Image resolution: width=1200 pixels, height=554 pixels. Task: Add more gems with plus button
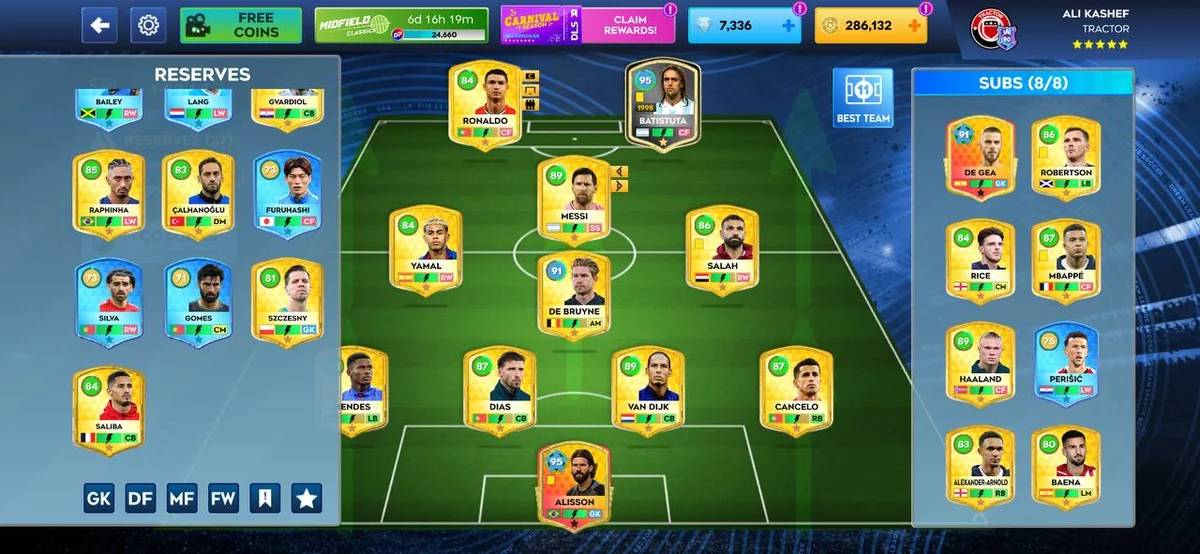[x=788, y=26]
